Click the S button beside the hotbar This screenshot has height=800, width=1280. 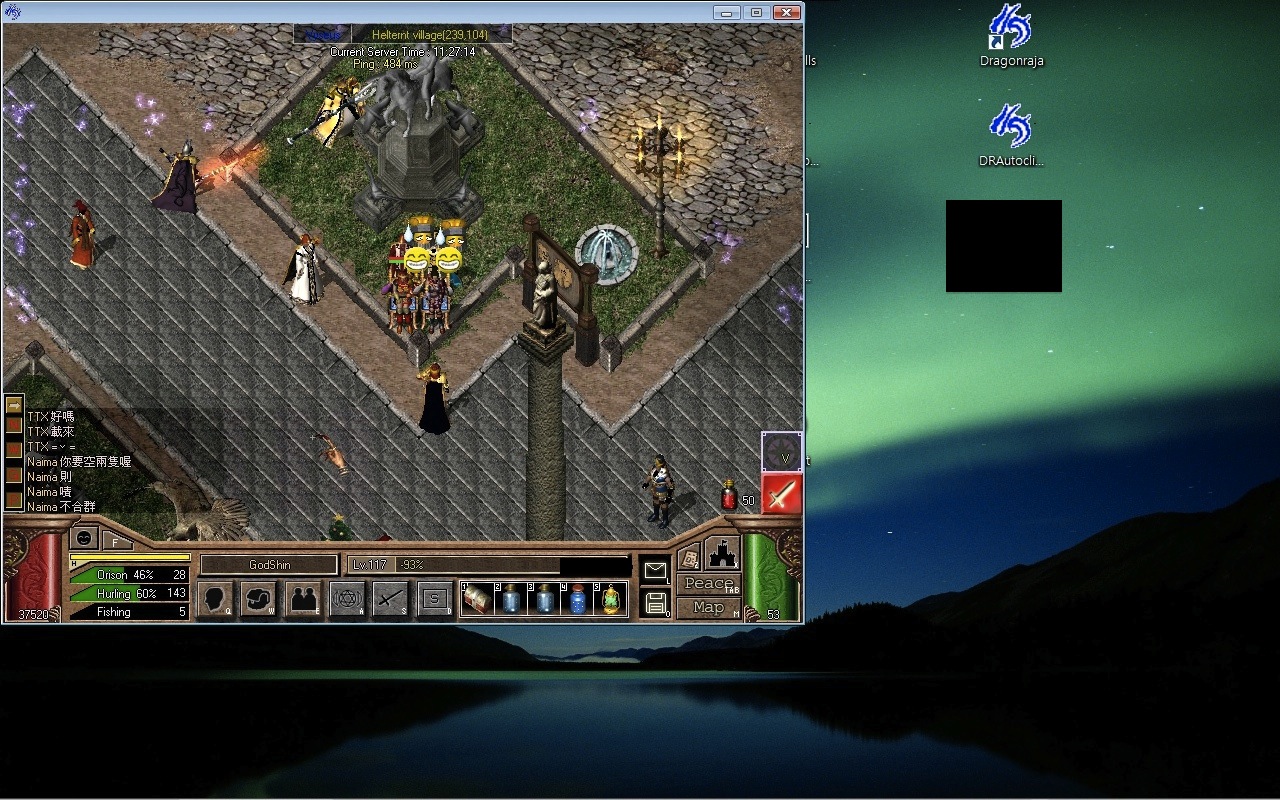(434, 598)
